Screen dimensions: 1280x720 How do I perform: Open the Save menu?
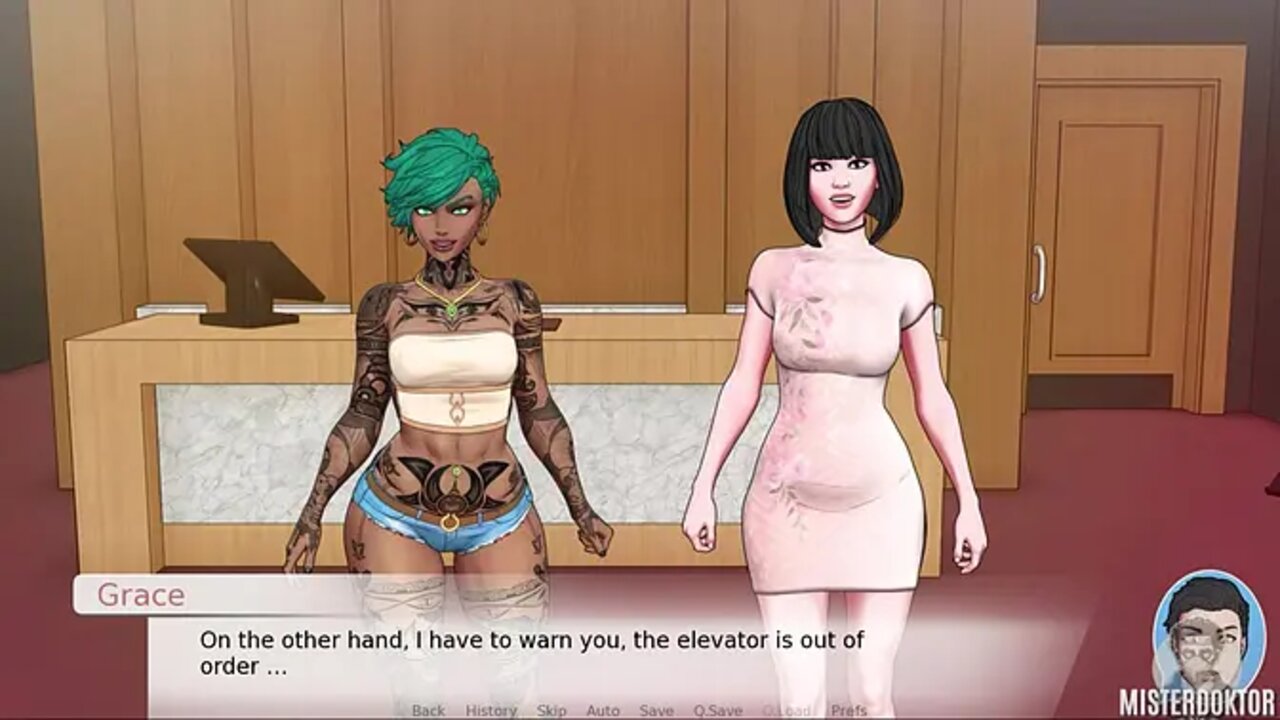tap(656, 710)
